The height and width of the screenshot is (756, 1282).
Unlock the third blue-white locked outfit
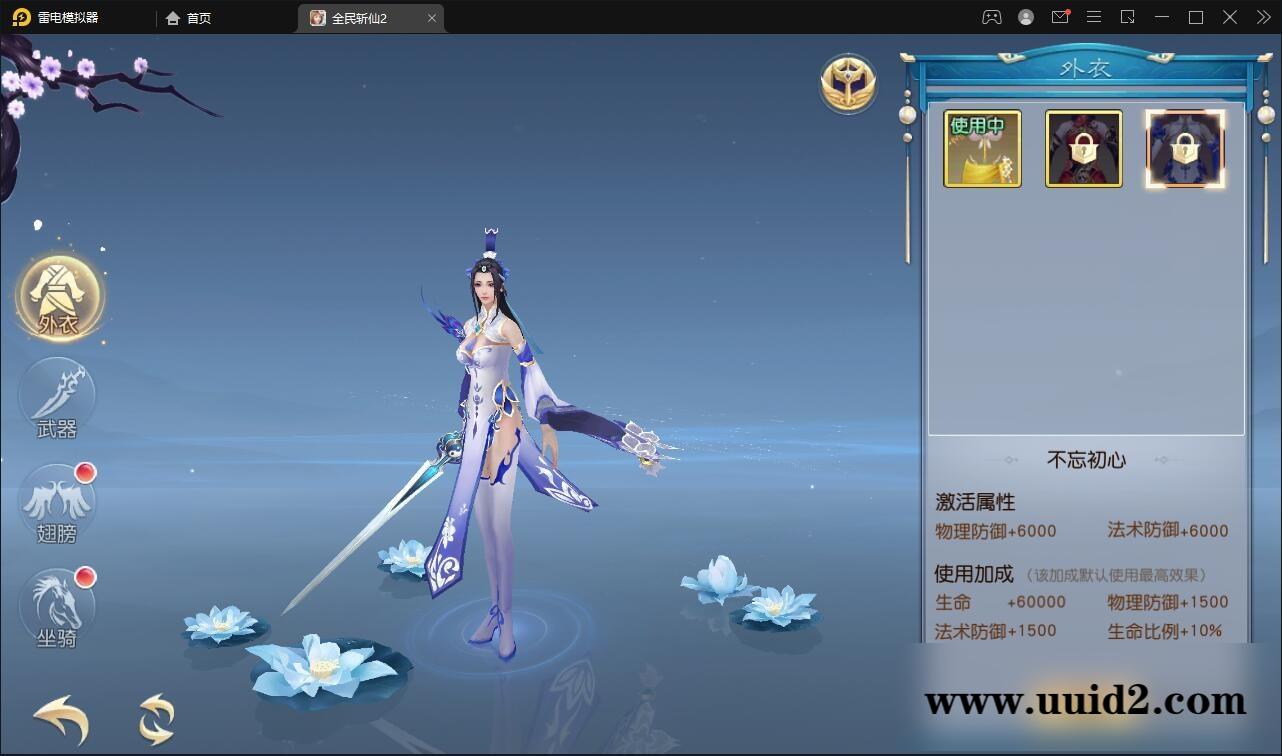[1185, 148]
